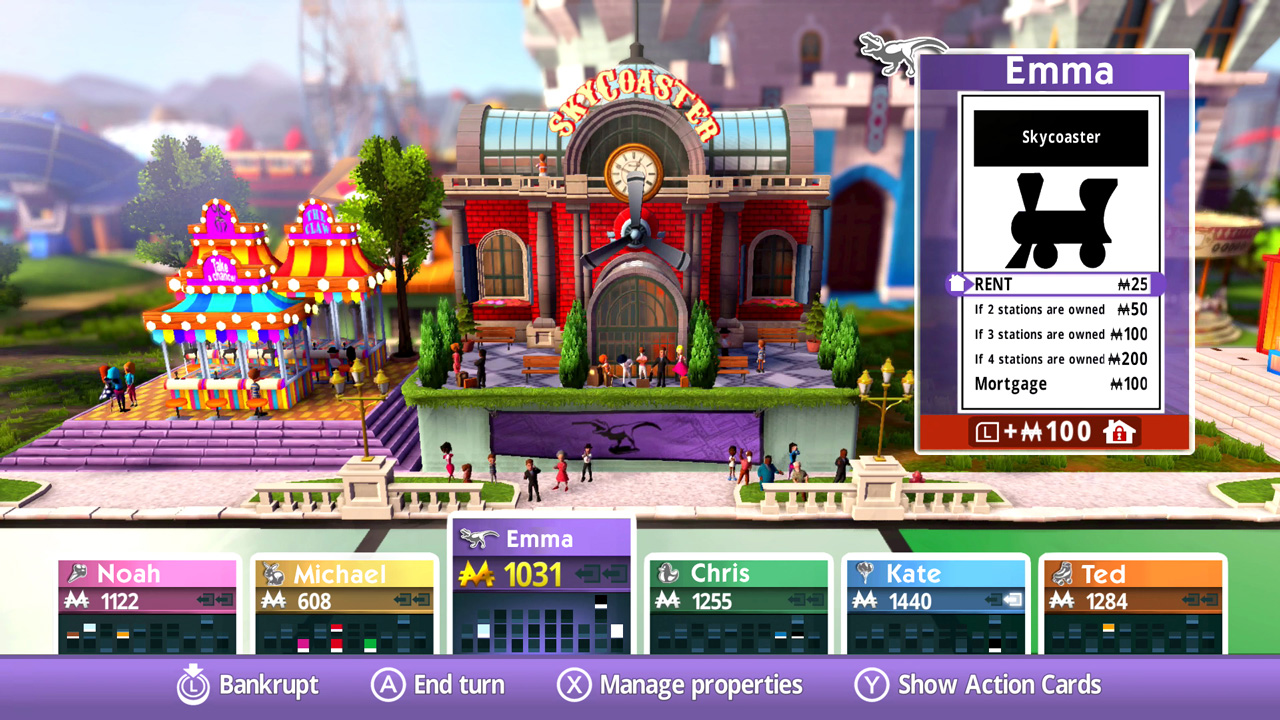The image size is (1280, 720).
Task: Click Chris's player token icon
Action: pyautogui.click(x=666, y=574)
